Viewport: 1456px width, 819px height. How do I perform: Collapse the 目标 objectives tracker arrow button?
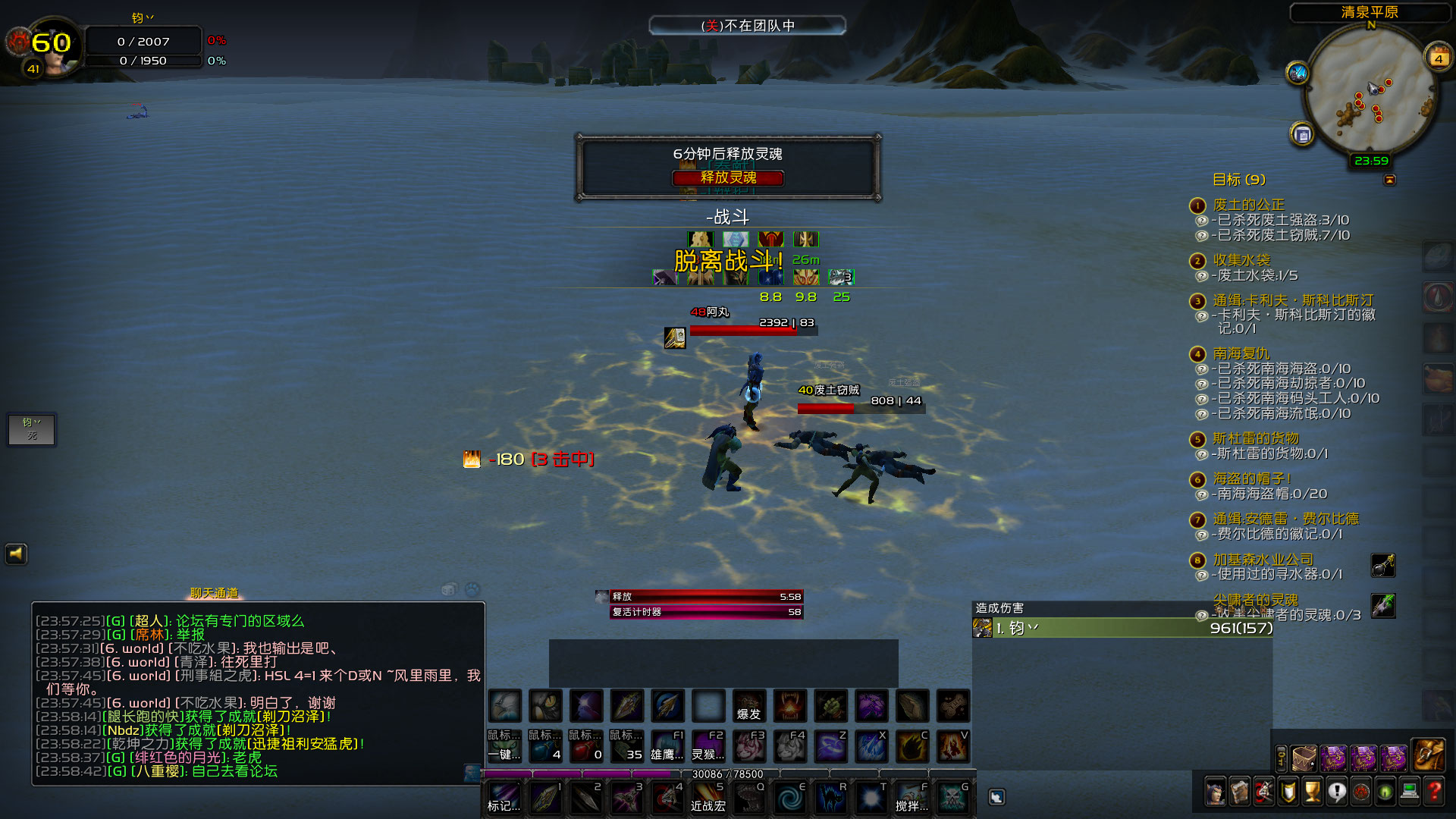(x=1391, y=180)
